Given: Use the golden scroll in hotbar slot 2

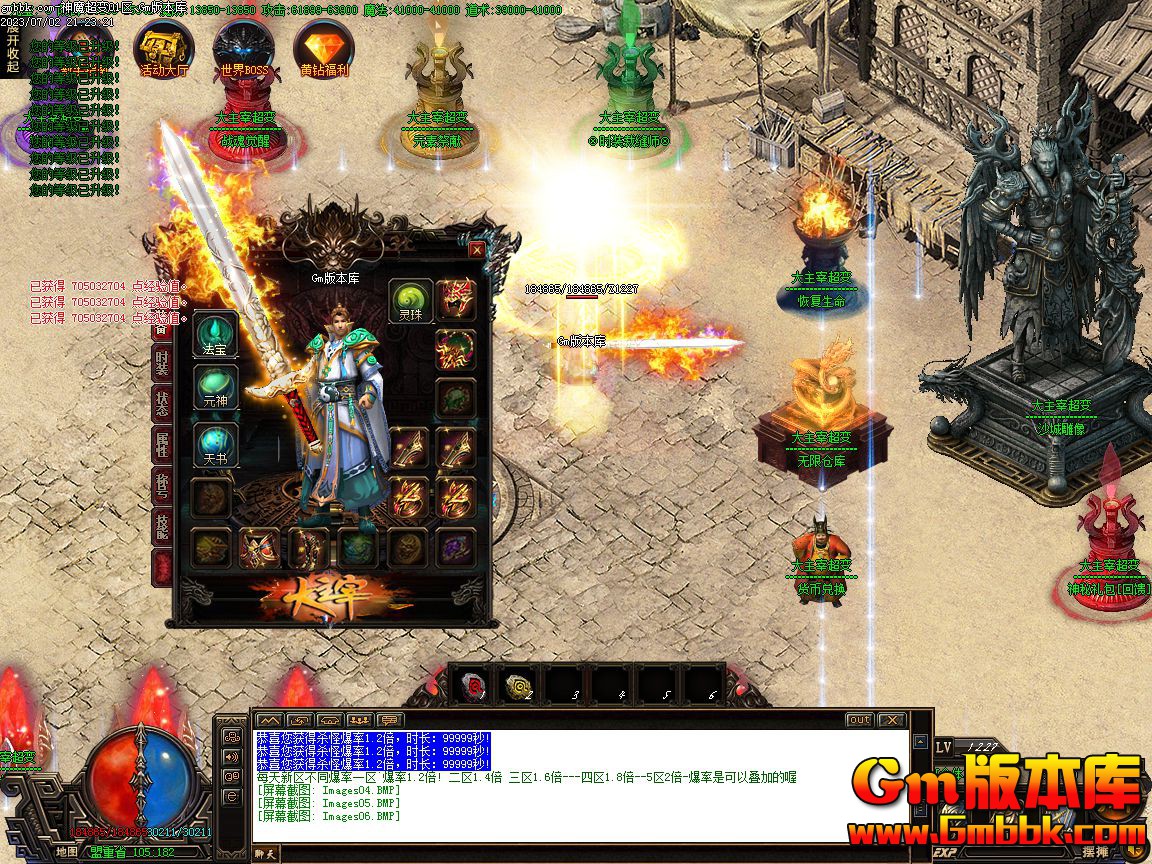Looking at the screenshot, I should 519,686.
